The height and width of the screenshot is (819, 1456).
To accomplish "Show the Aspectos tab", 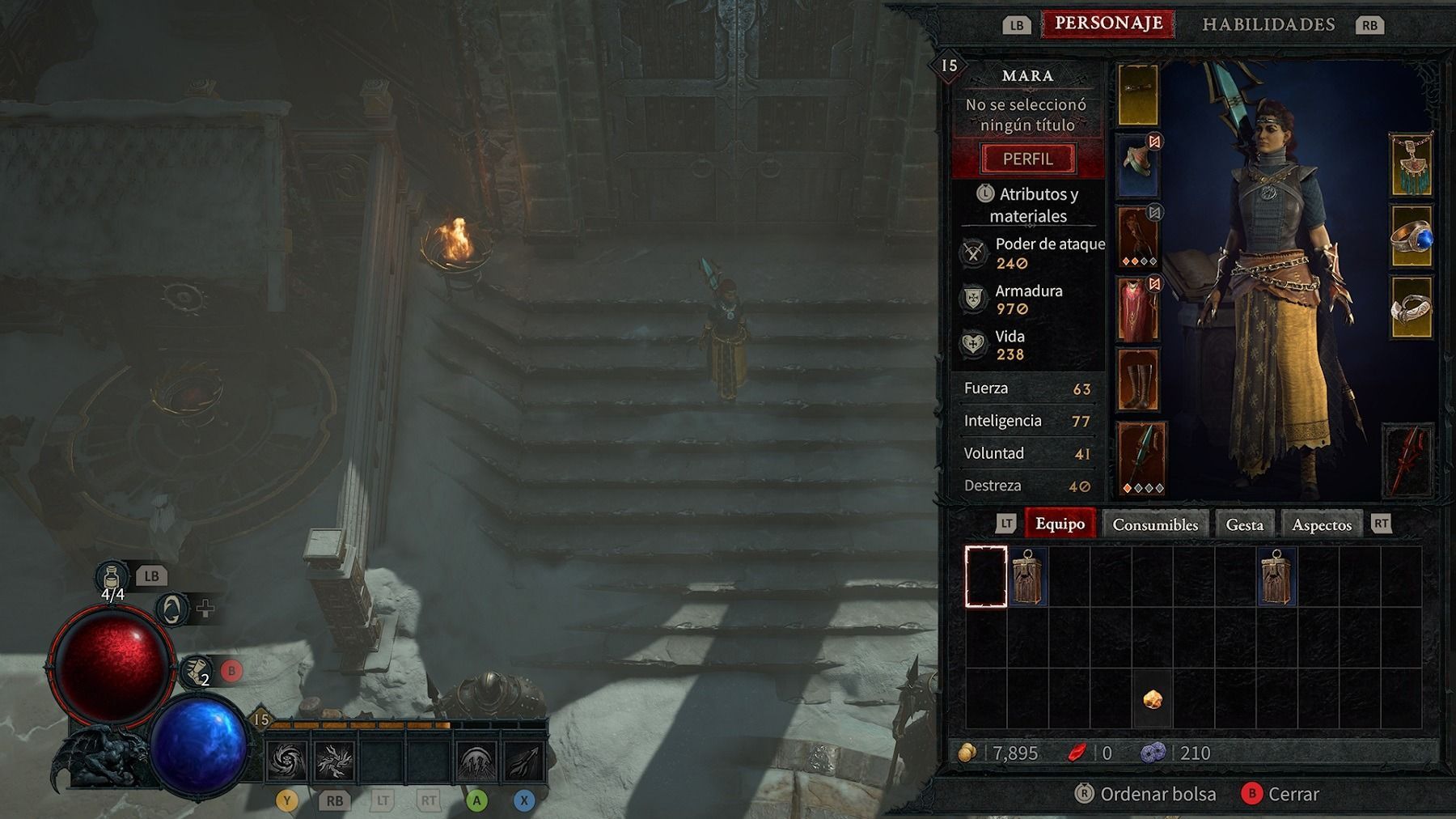I will click(x=1321, y=524).
